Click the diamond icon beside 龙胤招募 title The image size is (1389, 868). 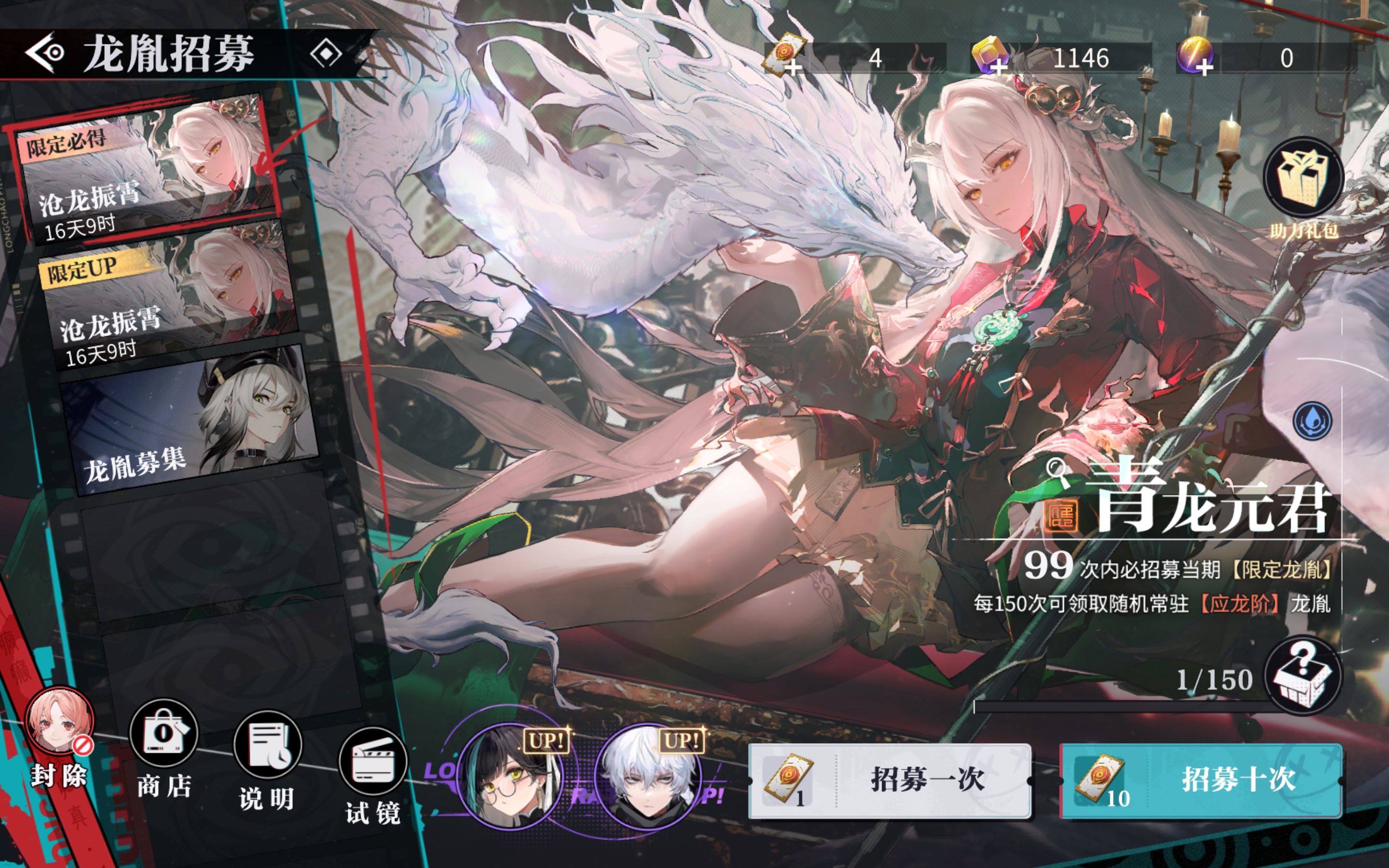[326, 54]
